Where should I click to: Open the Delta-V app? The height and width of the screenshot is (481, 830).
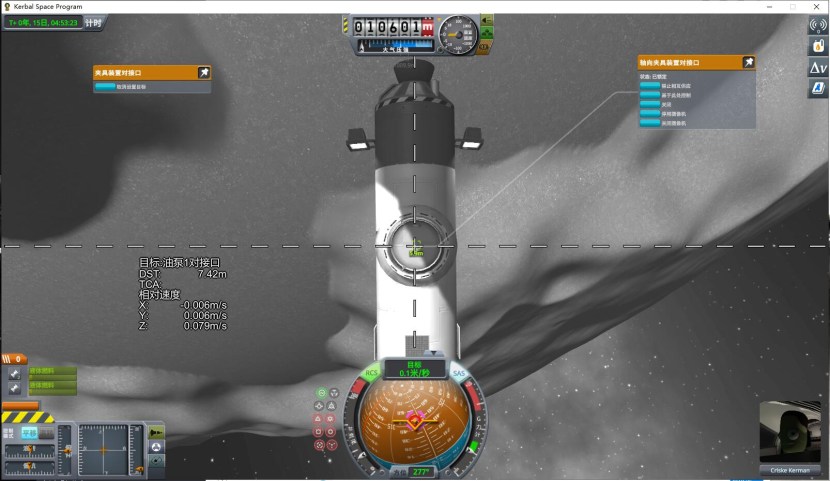(x=817, y=67)
